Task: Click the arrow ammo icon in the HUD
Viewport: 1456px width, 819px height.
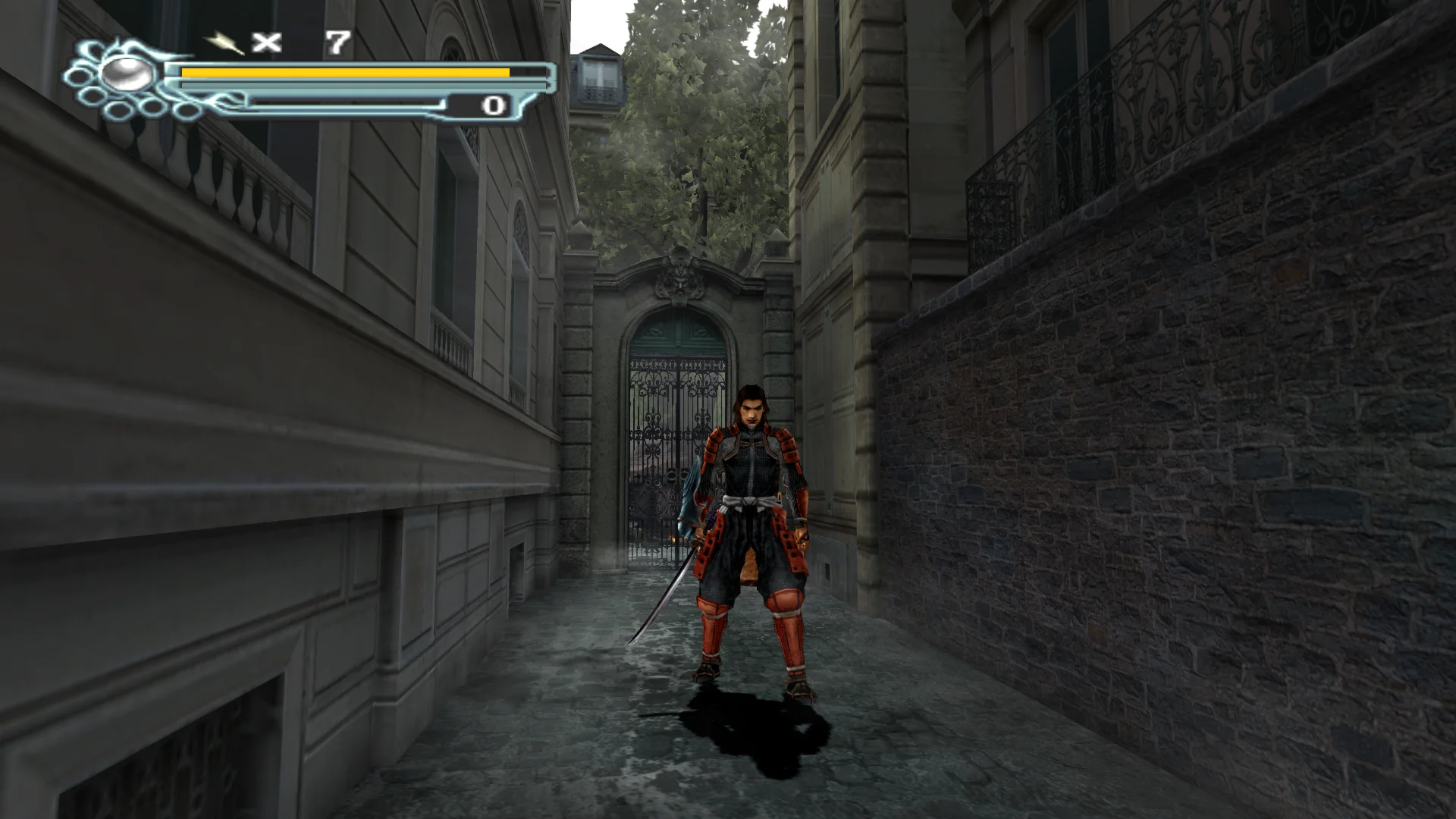Action: [224, 44]
